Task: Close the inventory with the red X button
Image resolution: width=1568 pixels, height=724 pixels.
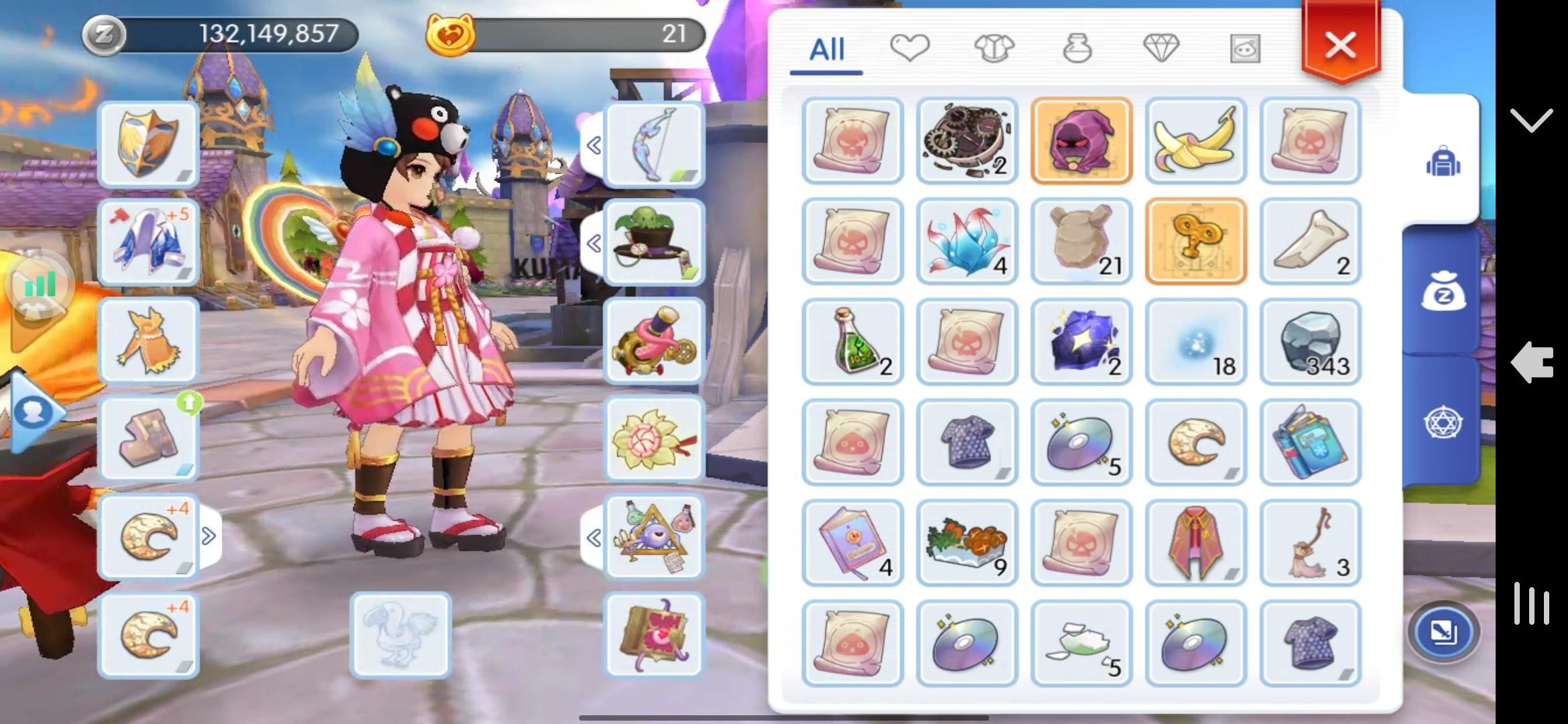Action: pos(1339,44)
